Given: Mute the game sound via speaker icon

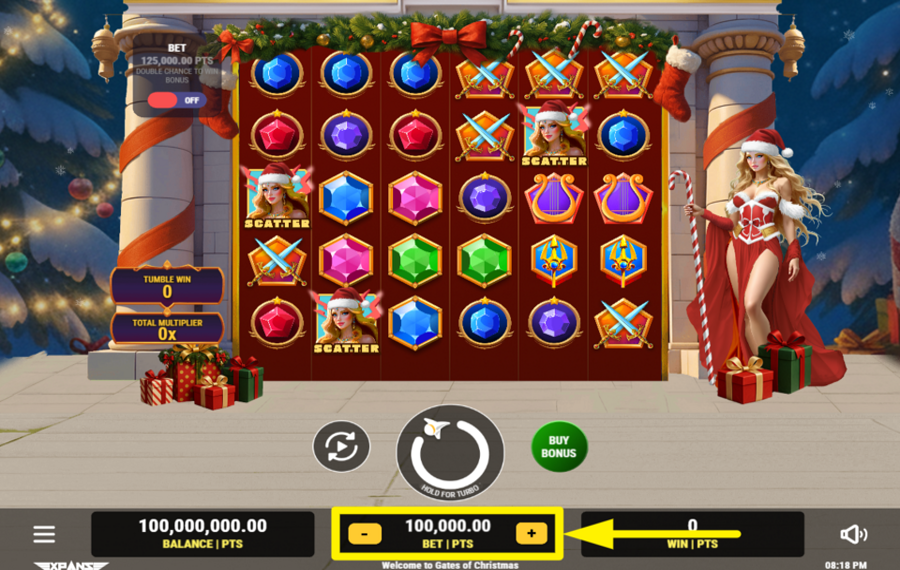Looking at the screenshot, I should point(853,534).
